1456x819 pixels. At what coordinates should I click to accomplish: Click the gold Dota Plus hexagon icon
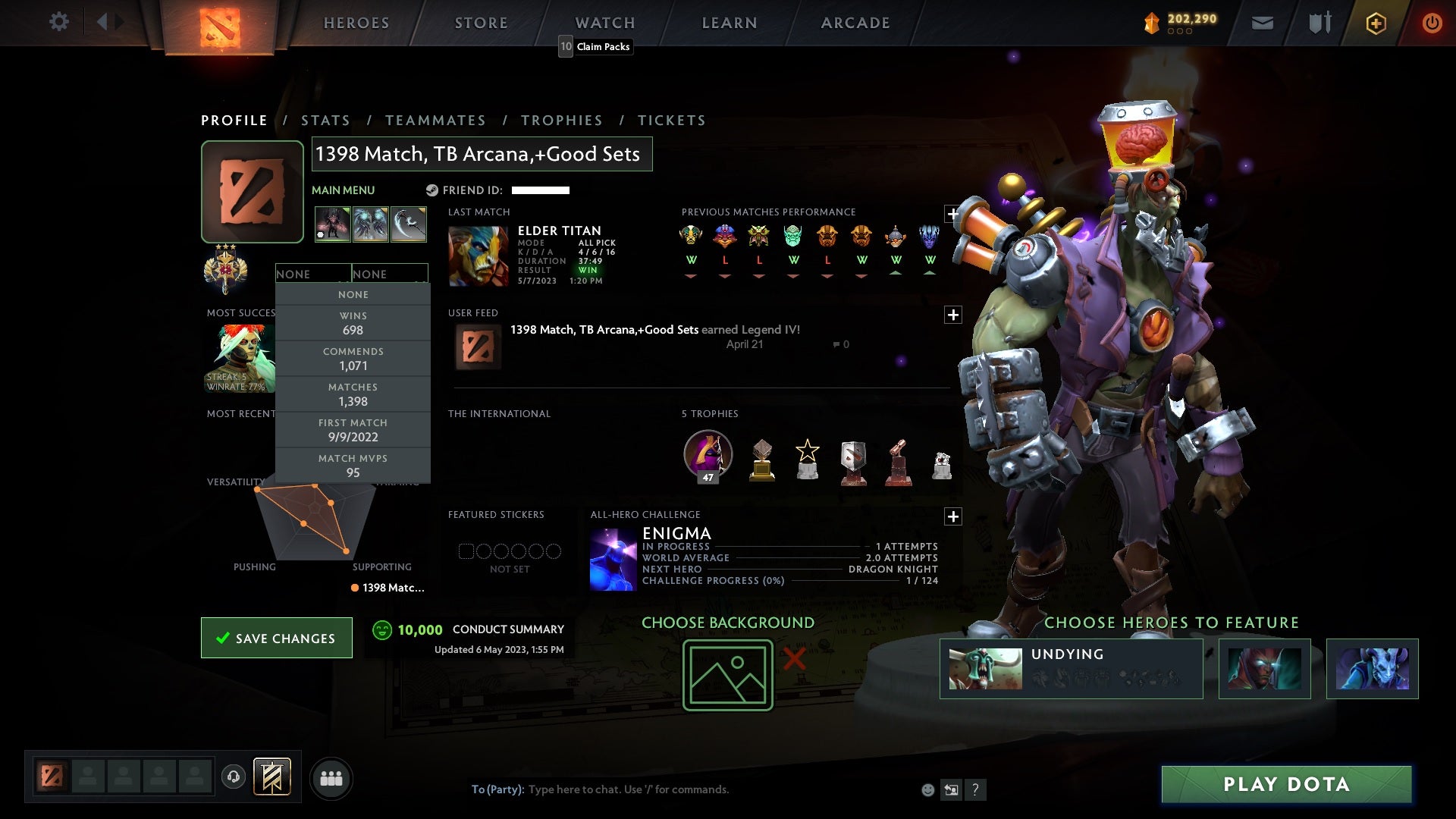1375,22
